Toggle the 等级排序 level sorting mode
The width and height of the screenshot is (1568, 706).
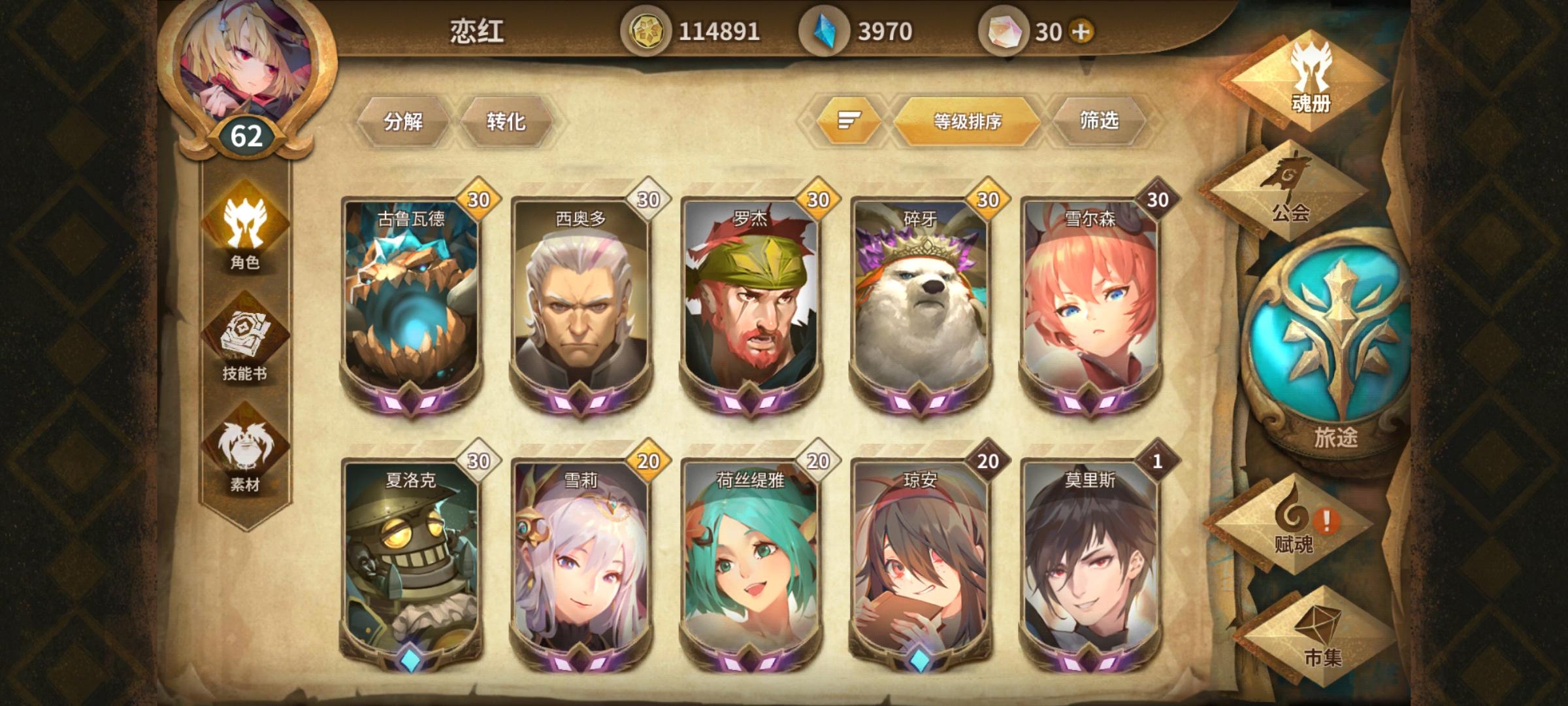(967, 120)
